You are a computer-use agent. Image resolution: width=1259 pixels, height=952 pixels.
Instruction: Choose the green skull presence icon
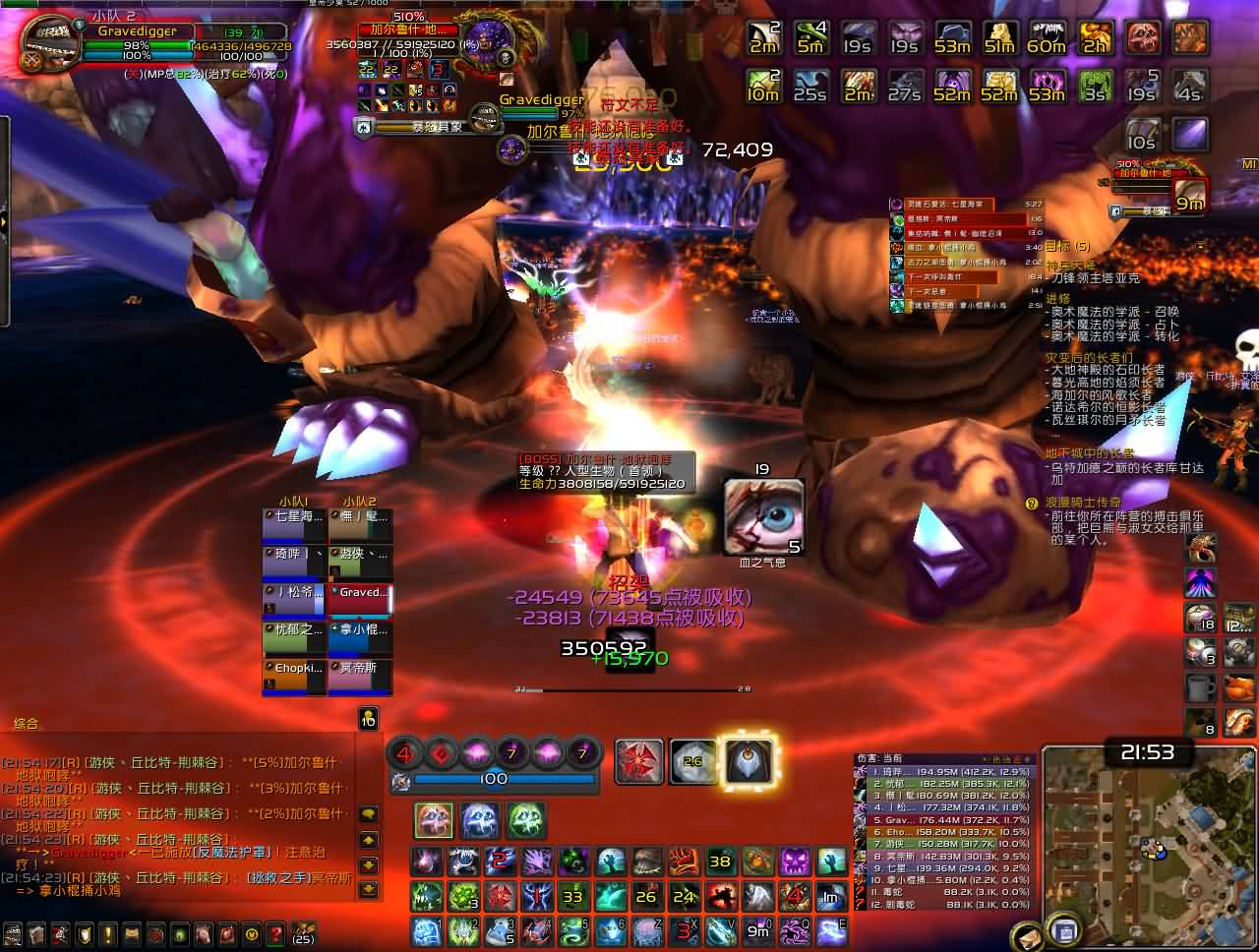[525, 819]
